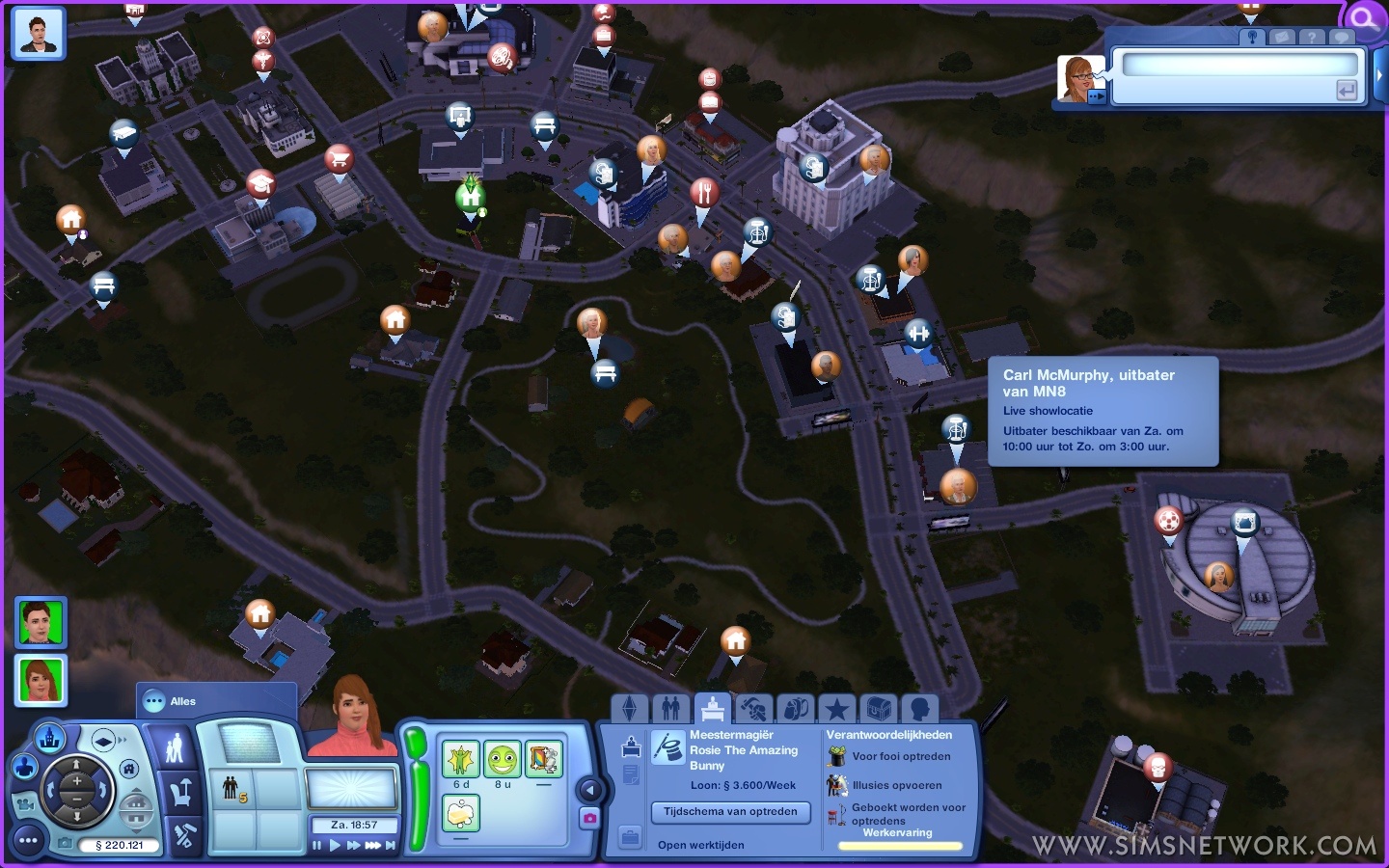
Task: Select the restaurant fork and knife map tag
Action: (704, 193)
